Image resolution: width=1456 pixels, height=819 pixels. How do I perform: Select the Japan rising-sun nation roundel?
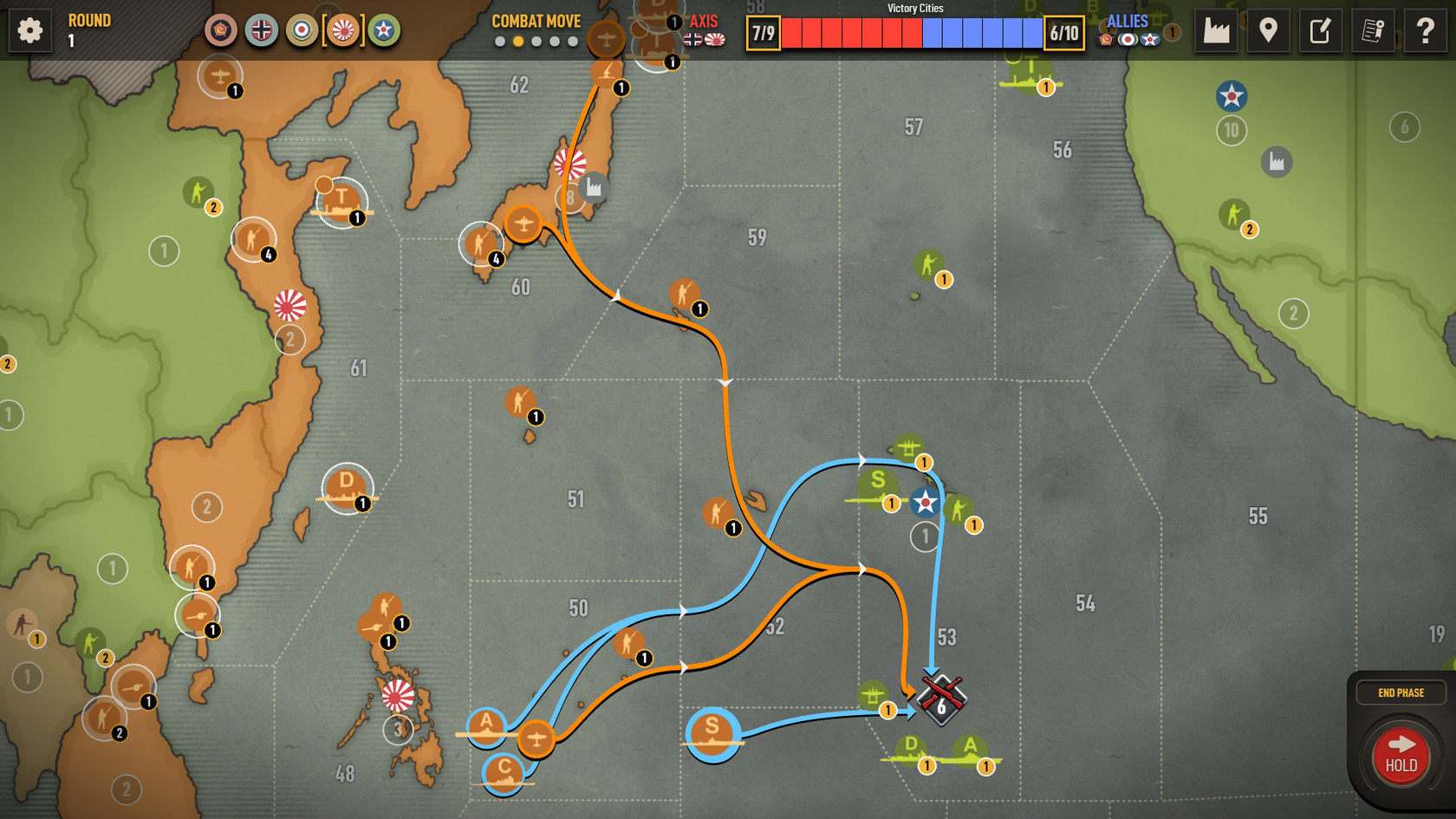[x=343, y=29]
